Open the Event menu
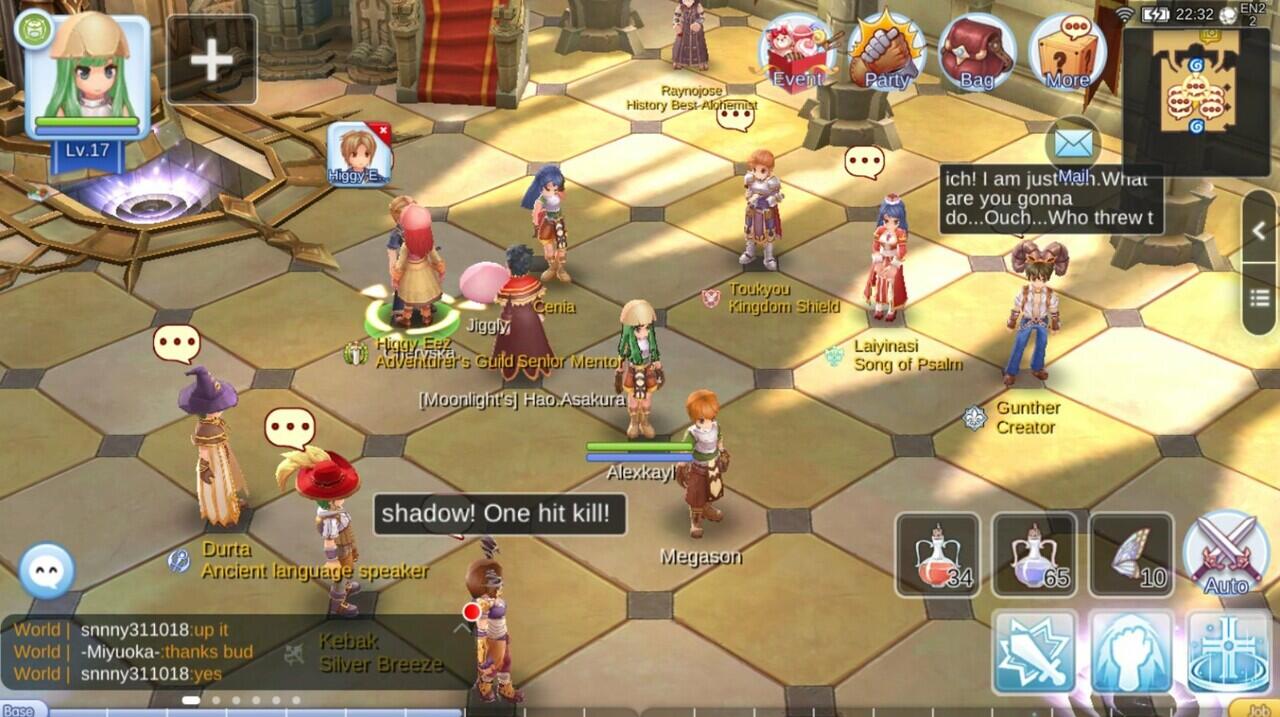Screen dimensions: 1280x717 (x=799, y=54)
